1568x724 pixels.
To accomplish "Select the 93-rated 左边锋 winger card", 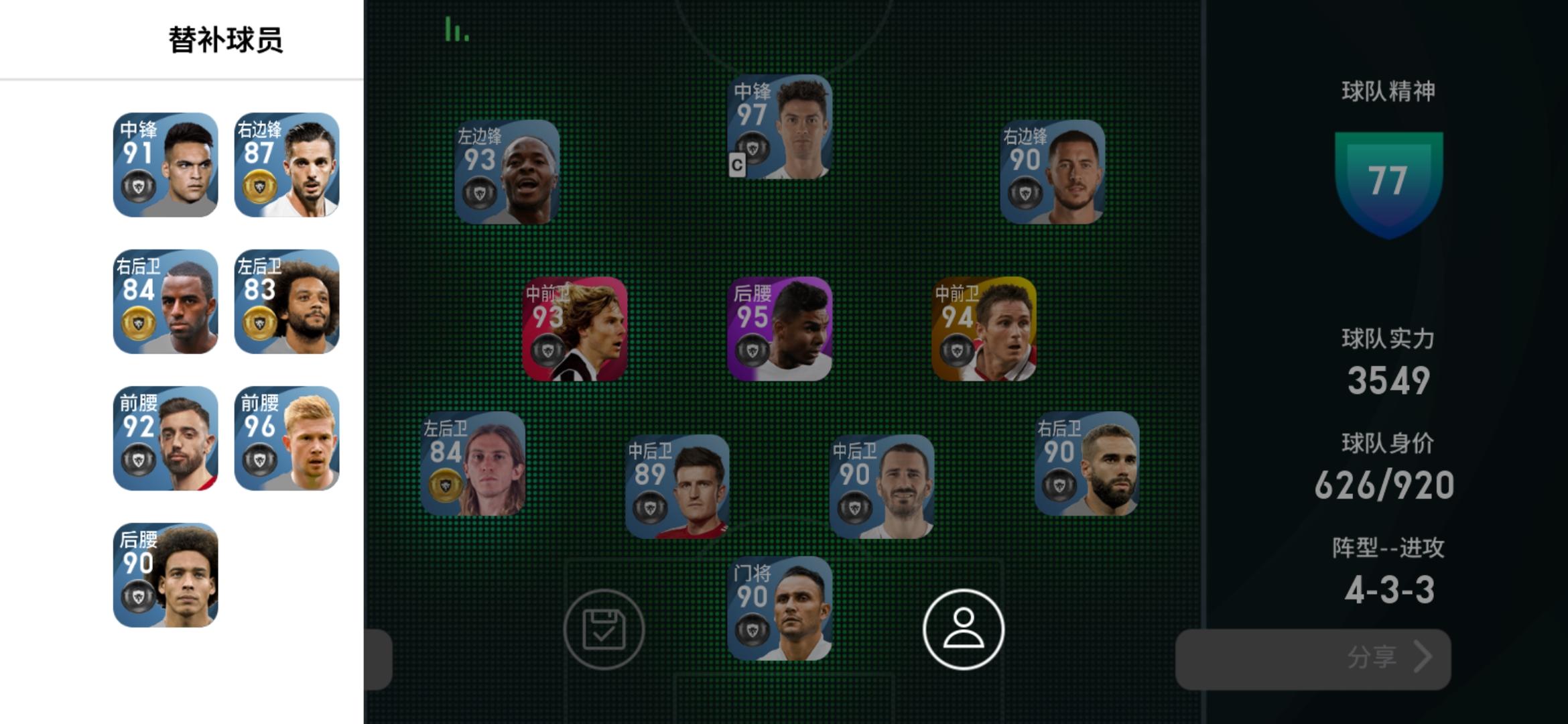I will point(509,171).
